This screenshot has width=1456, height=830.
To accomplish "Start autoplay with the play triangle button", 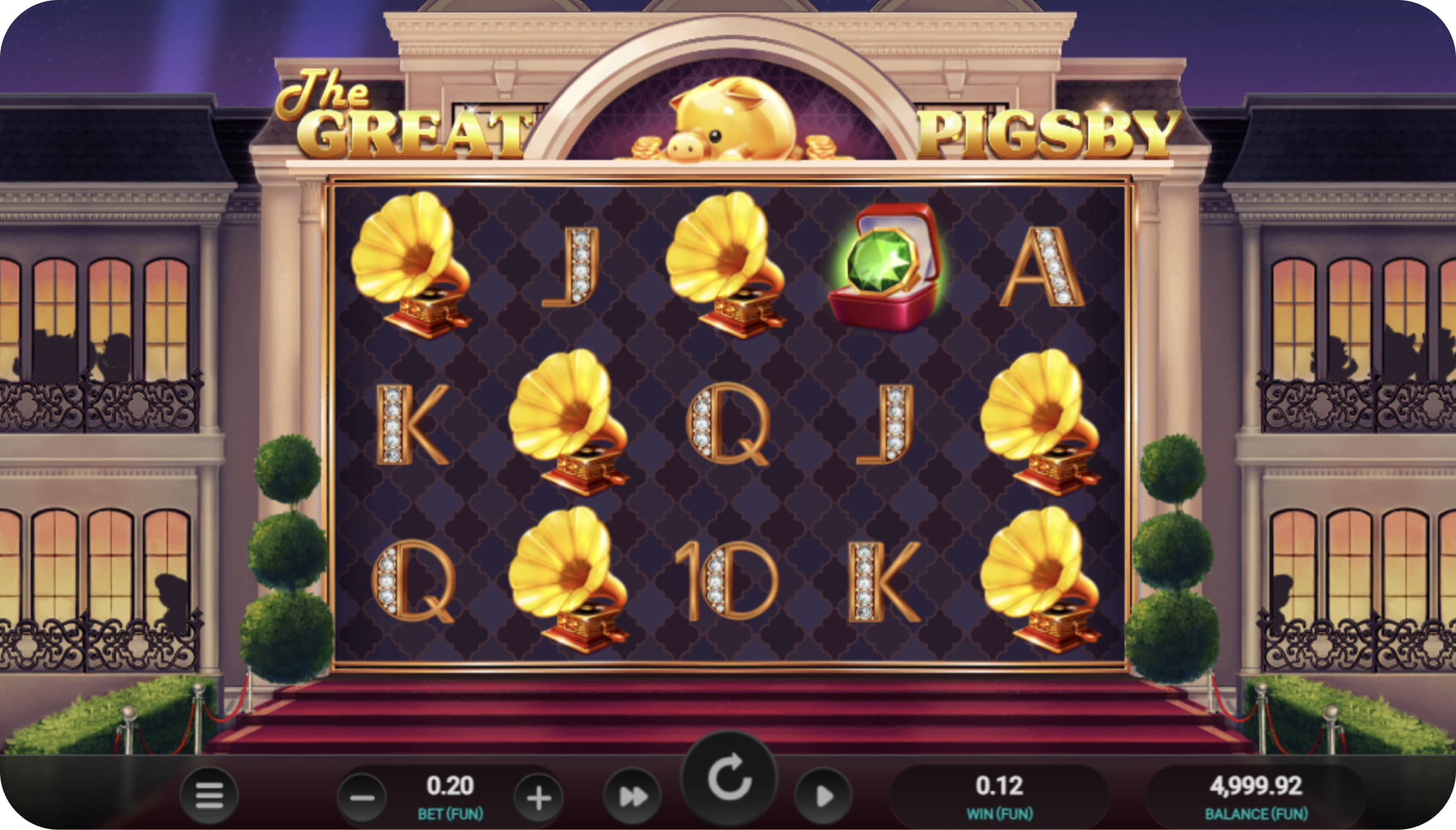I will pyautogui.click(x=824, y=796).
